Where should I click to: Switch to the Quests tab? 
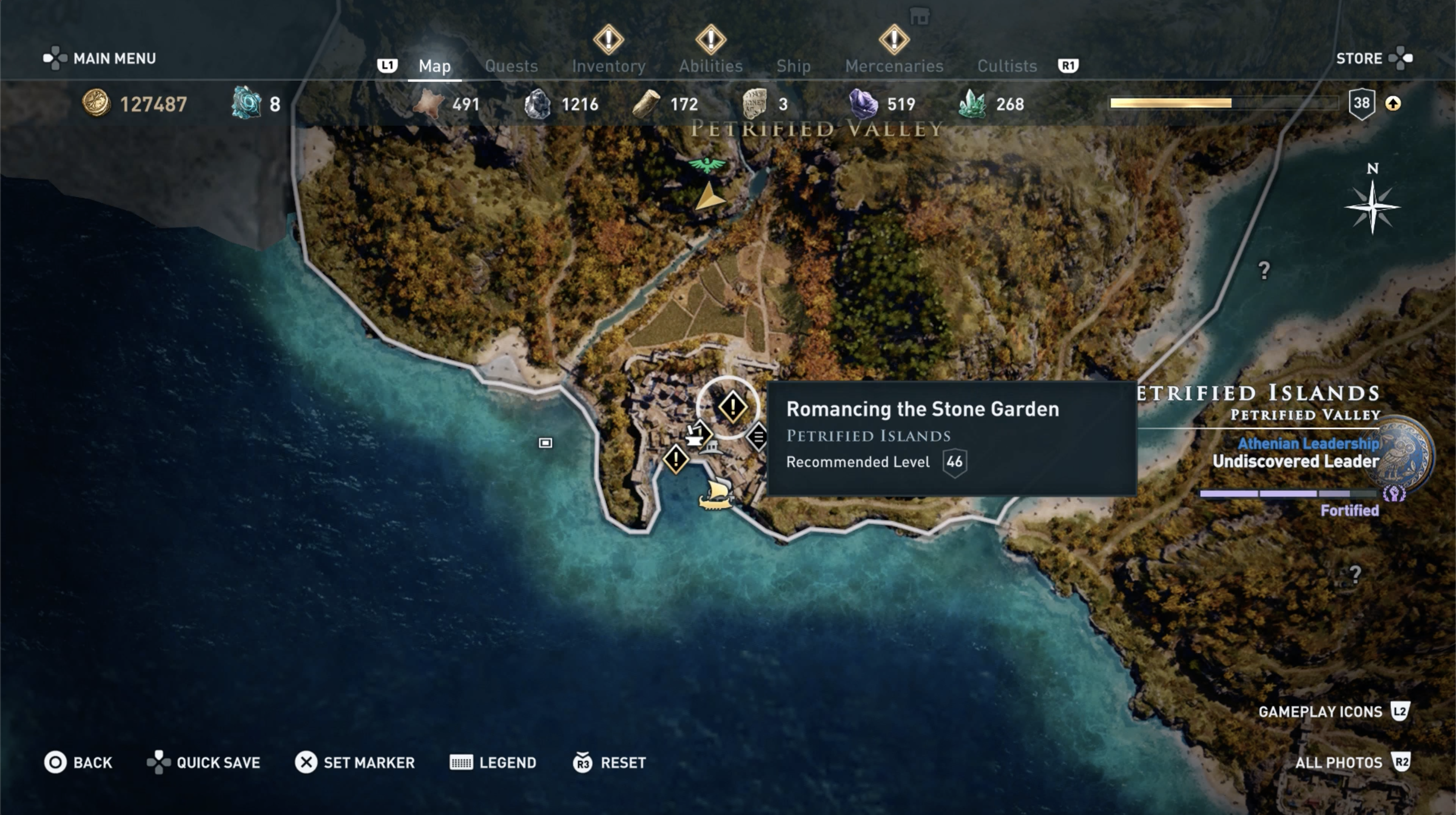click(511, 66)
